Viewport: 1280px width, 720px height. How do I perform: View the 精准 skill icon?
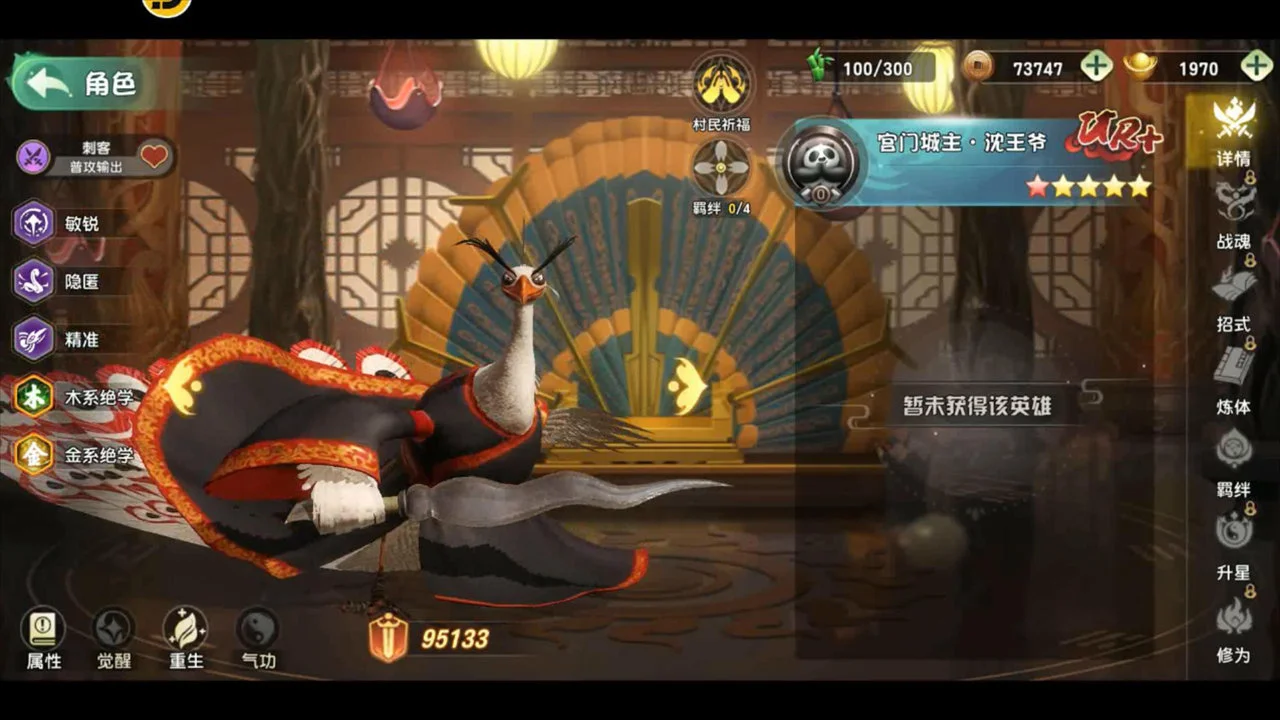click(x=33, y=339)
